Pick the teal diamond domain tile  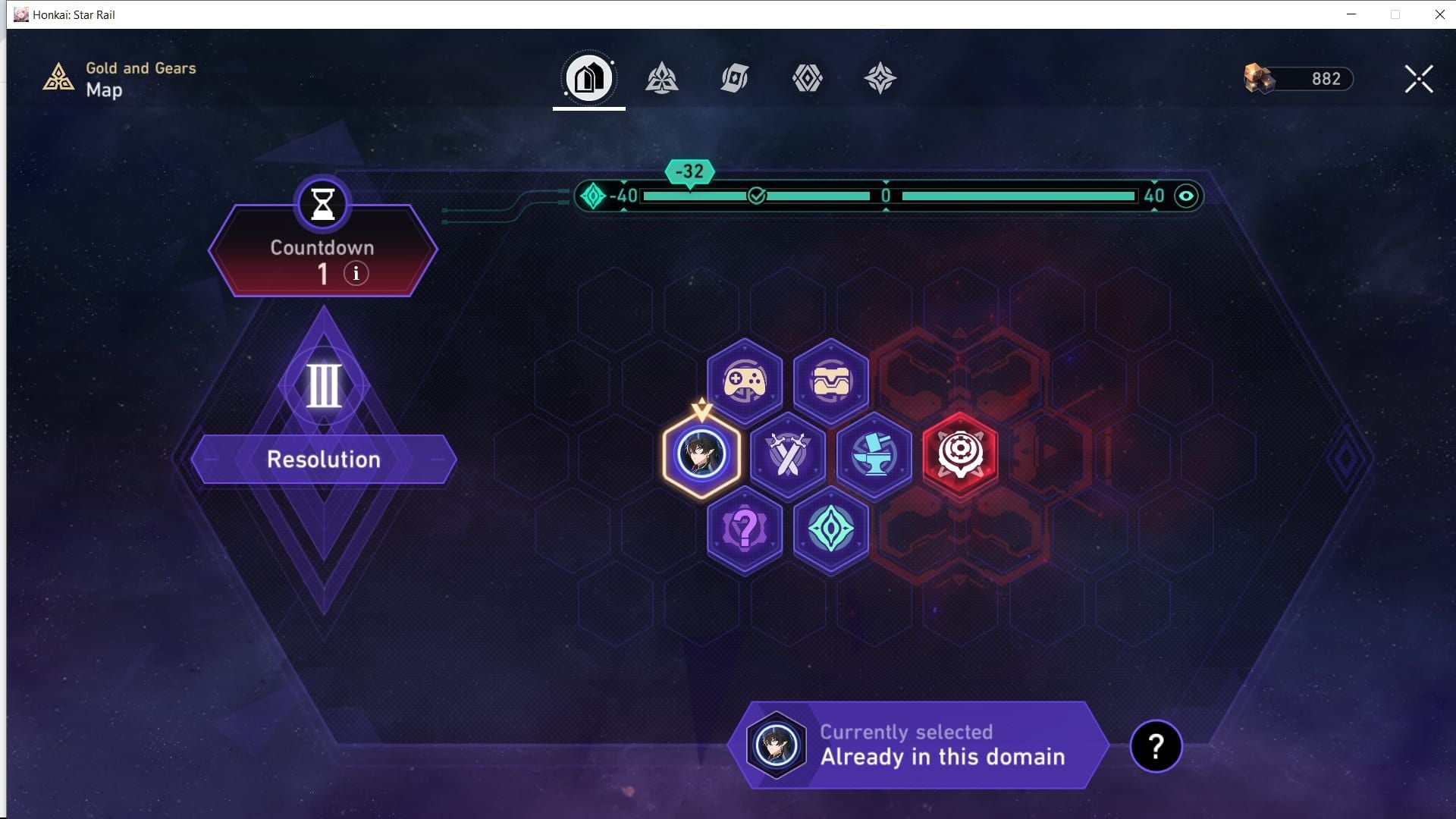coord(831,529)
